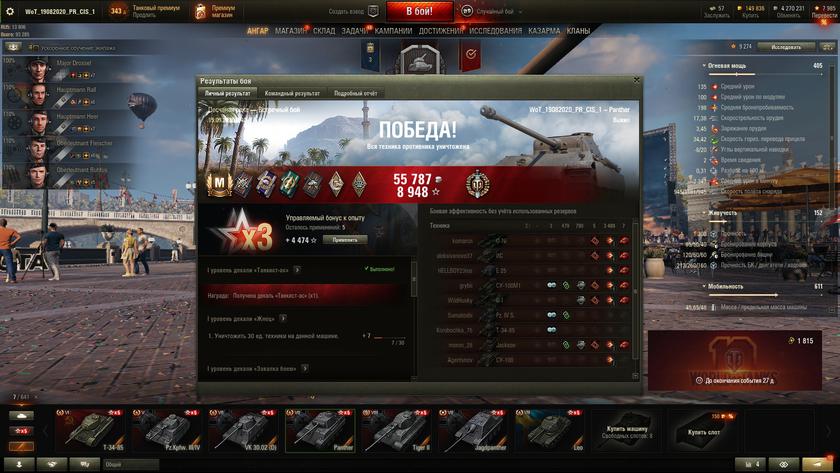Go to the Склад section
The height and width of the screenshot is (473, 840).
[x=324, y=31]
